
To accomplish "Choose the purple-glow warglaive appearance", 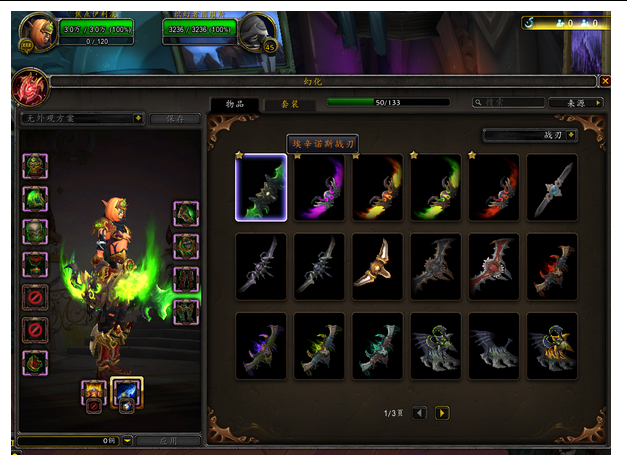I will click(320, 187).
